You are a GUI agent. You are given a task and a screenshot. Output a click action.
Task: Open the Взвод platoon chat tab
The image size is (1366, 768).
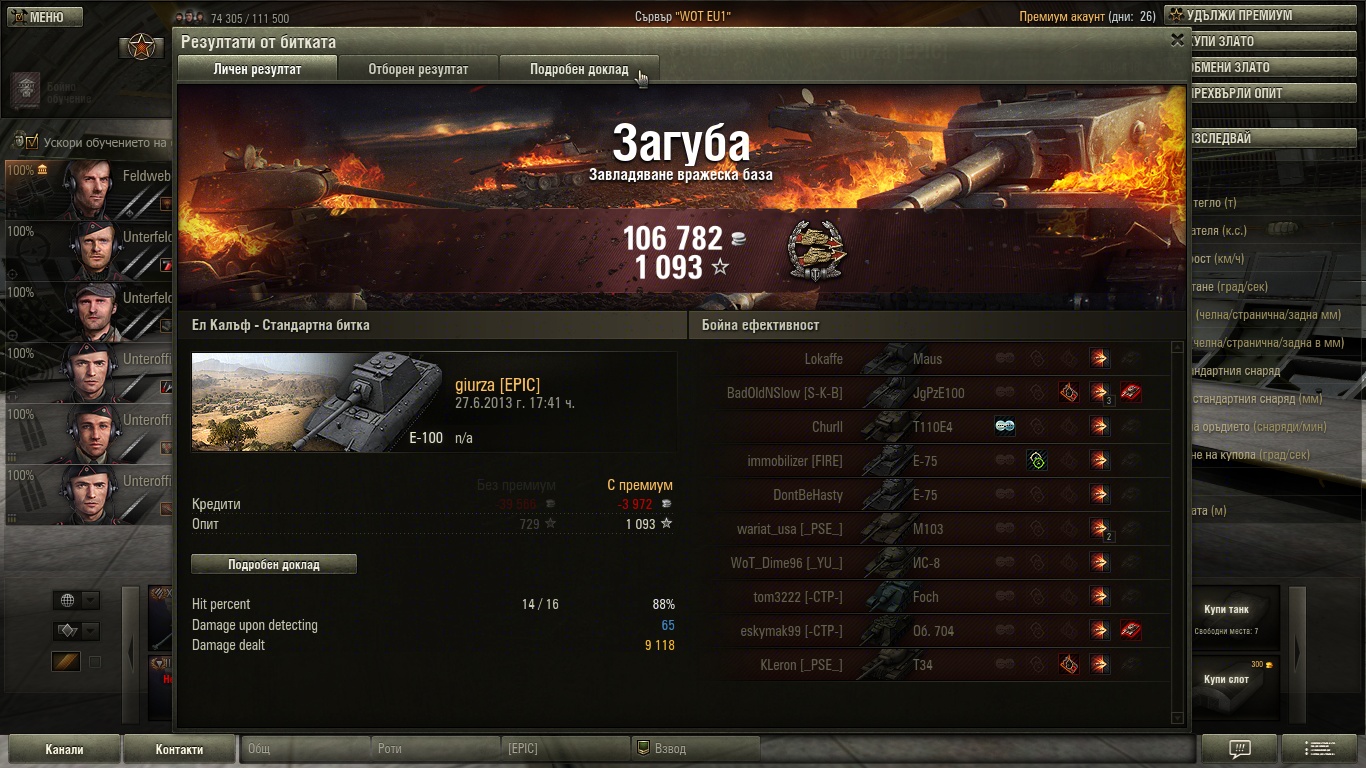tap(695, 749)
